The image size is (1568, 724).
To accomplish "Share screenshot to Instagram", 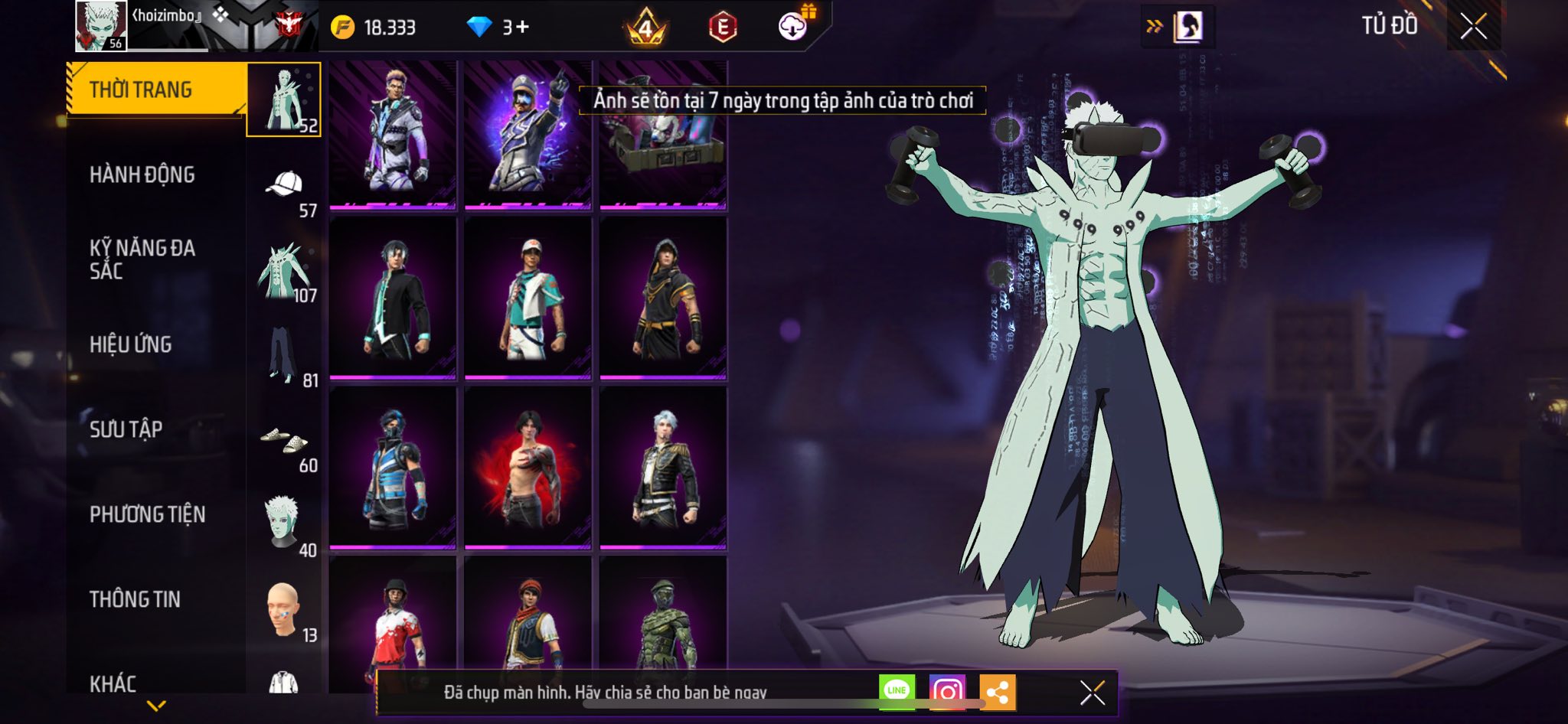I will coord(947,692).
